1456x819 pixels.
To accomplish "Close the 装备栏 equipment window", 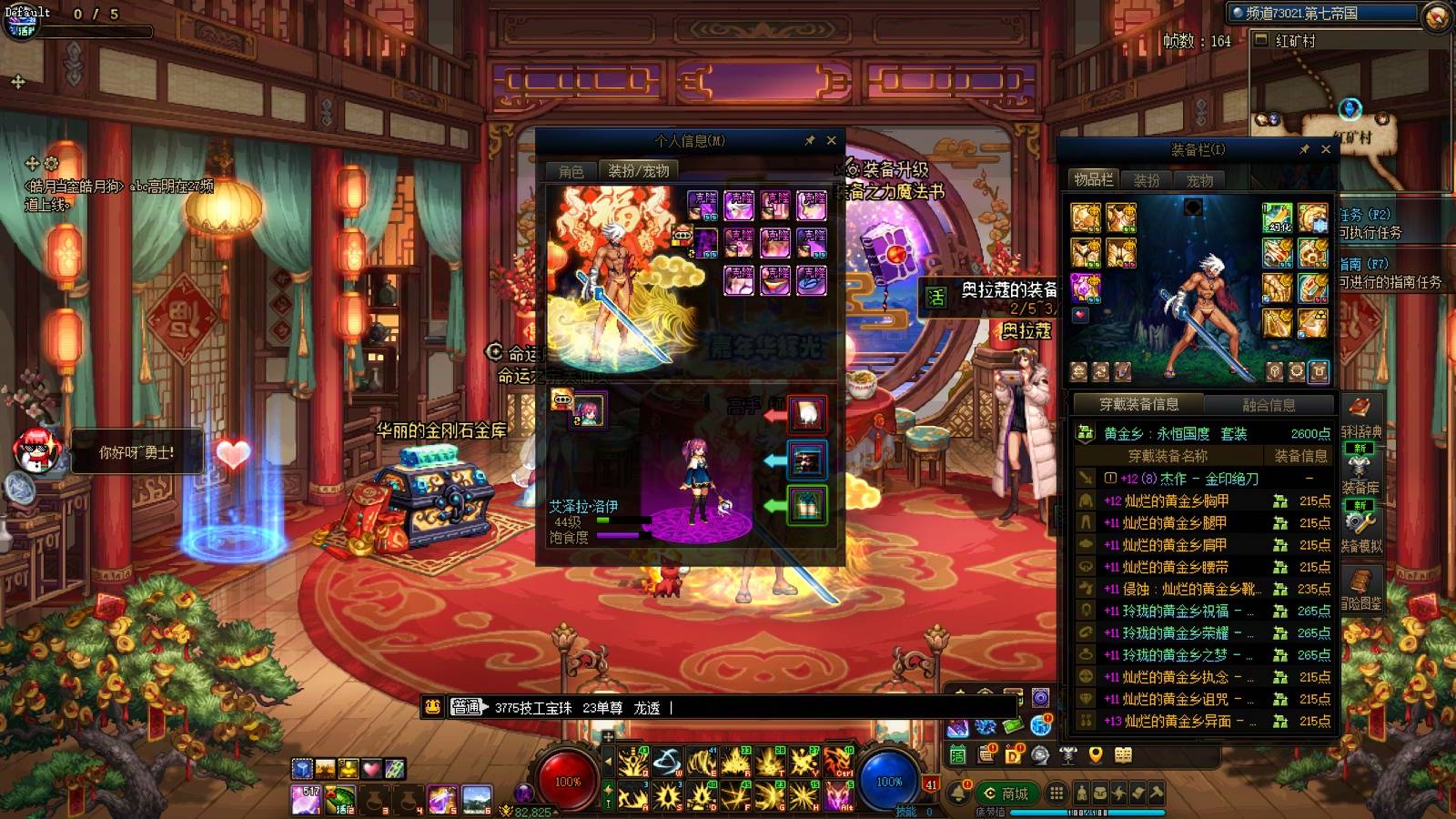I will coord(1325,149).
